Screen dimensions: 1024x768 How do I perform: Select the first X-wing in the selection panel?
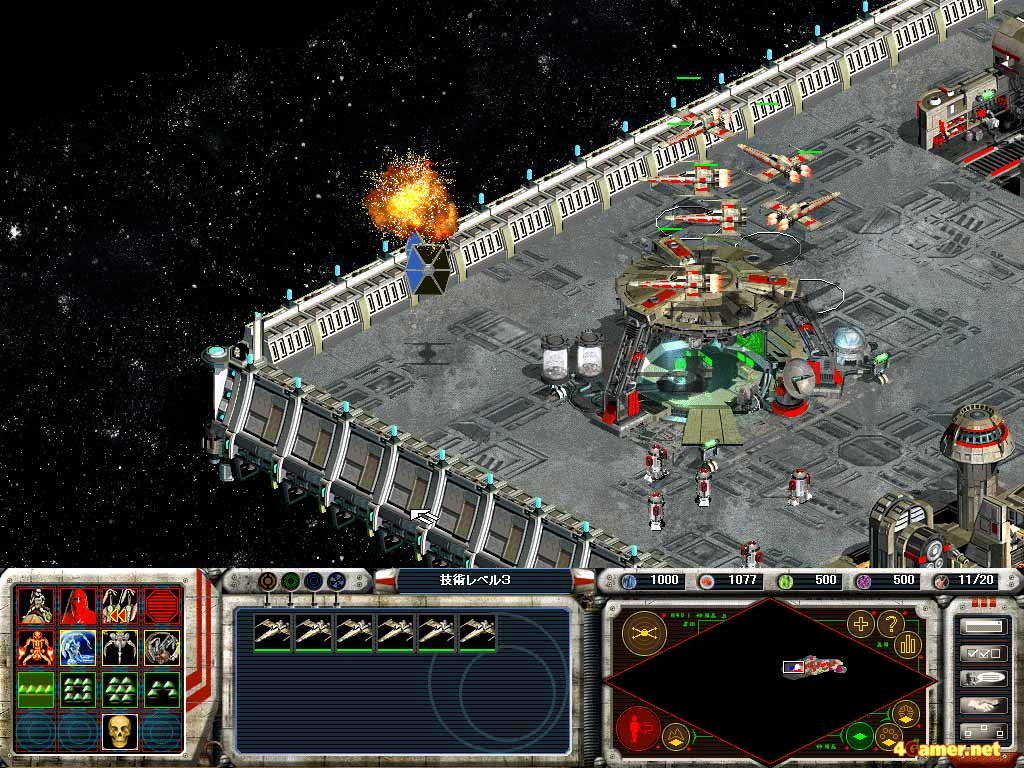coord(273,633)
